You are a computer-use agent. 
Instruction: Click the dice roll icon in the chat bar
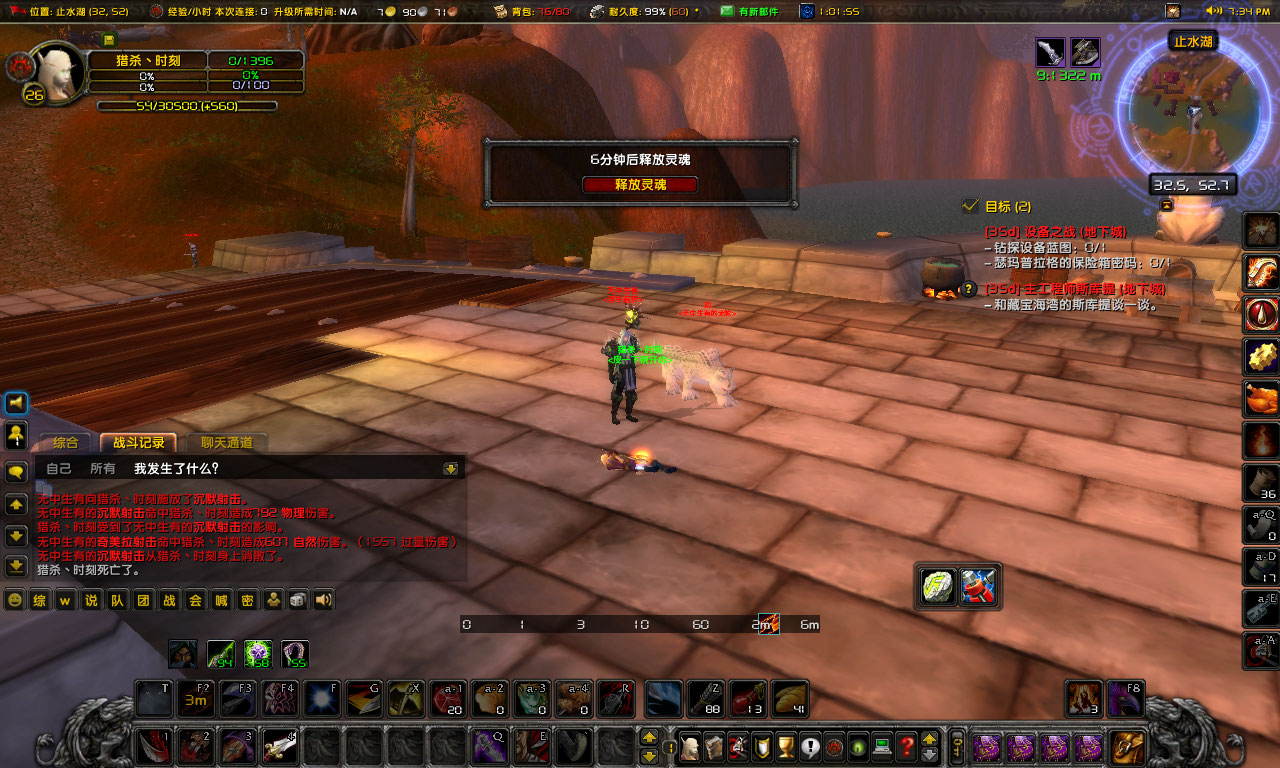pyautogui.click(x=297, y=600)
